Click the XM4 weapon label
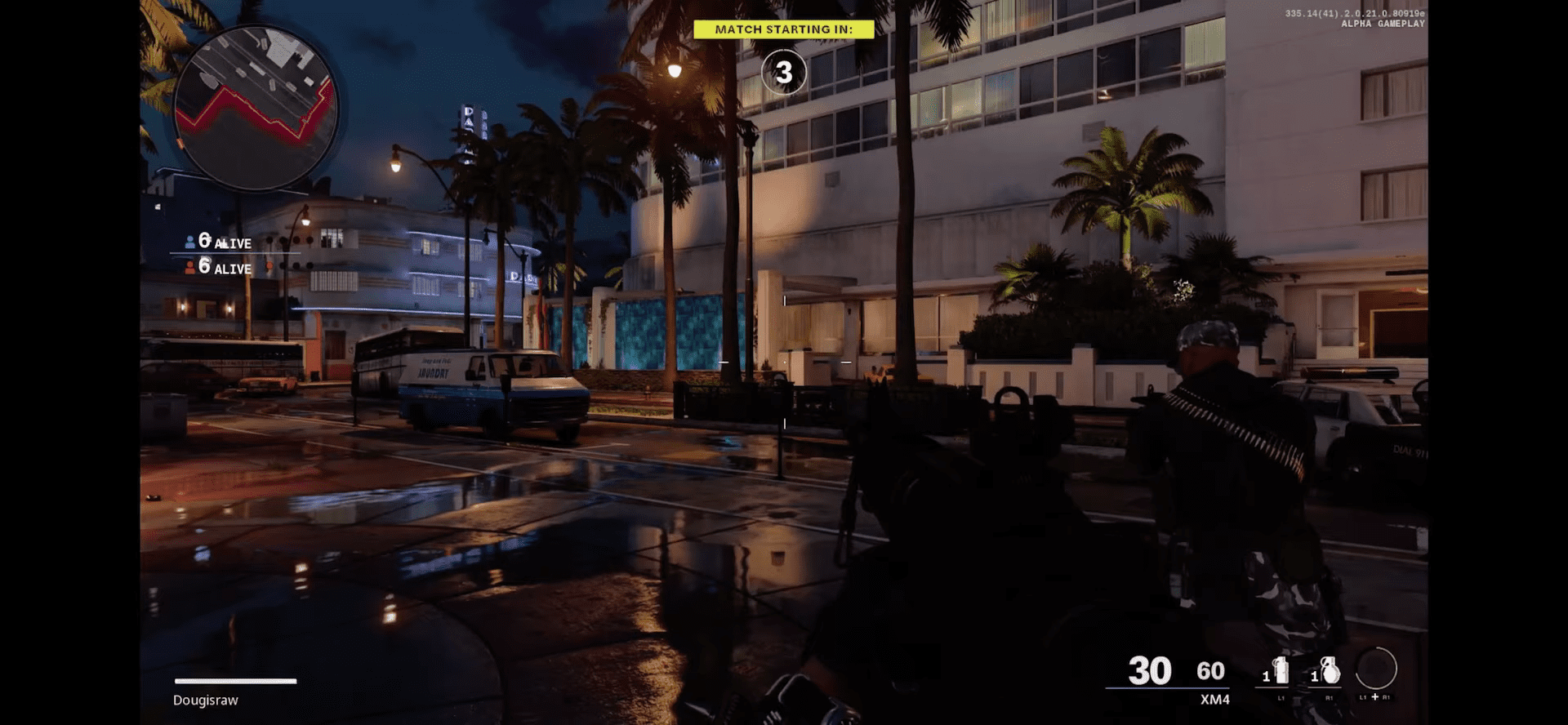Screen dimensions: 1568x725 coord(1214,700)
